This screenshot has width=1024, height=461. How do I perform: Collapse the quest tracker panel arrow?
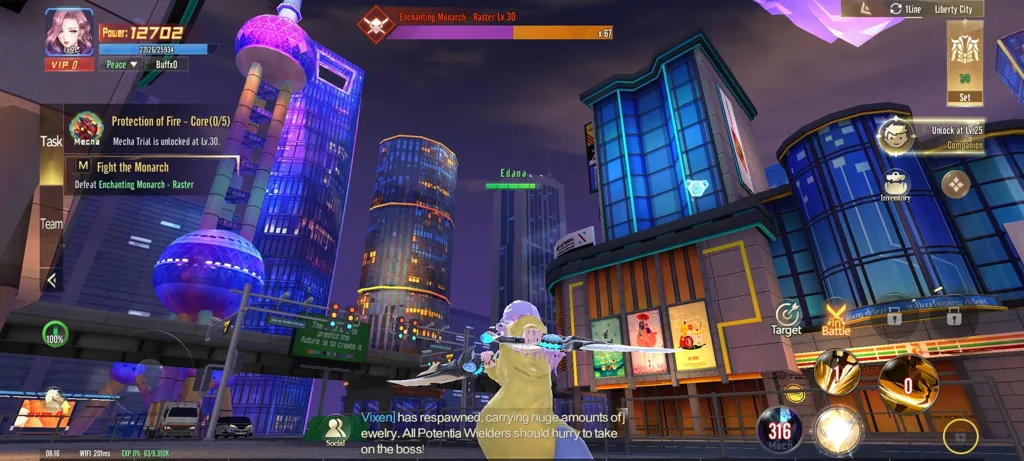[x=50, y=280]
